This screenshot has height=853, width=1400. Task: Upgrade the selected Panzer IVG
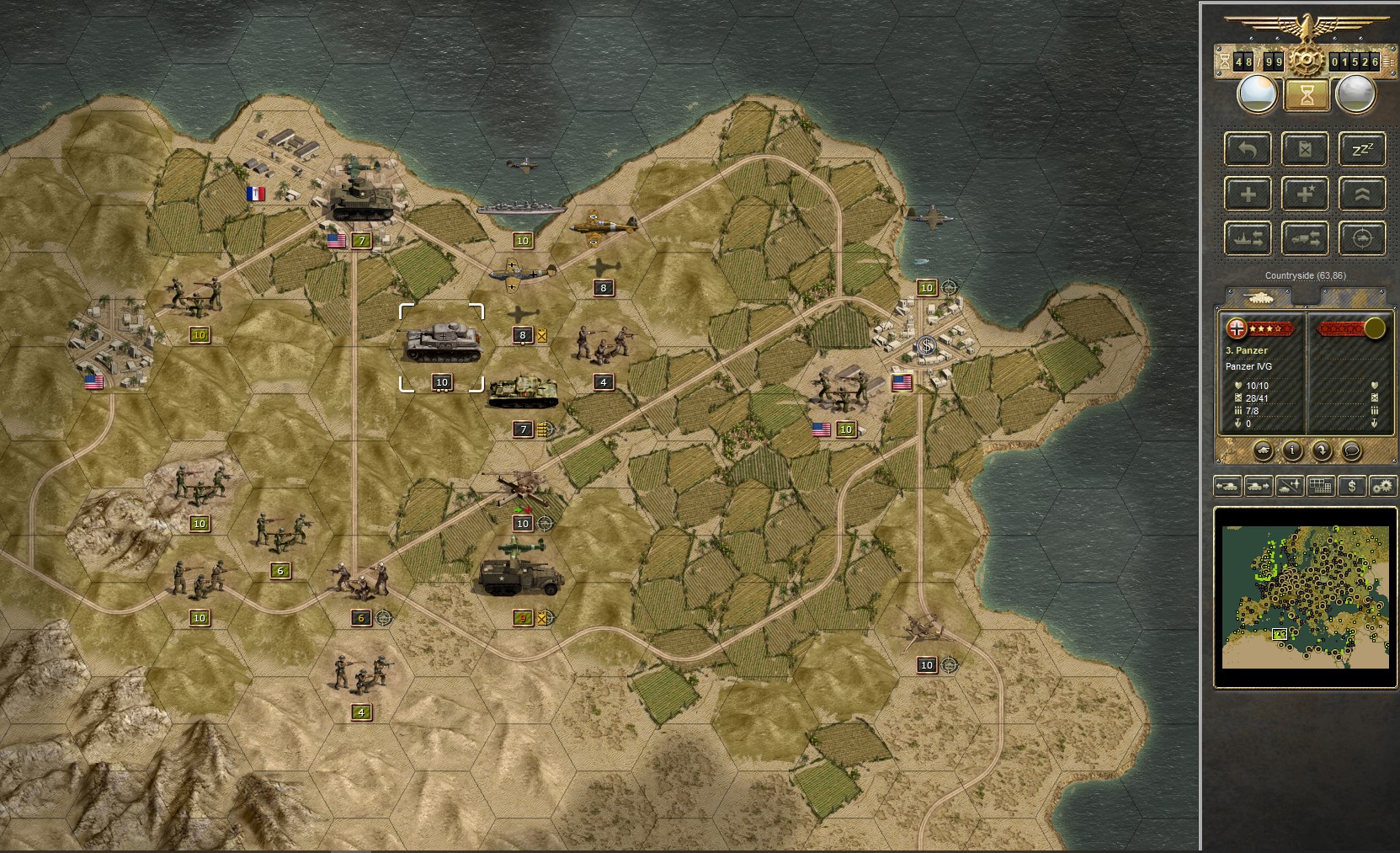[1364, 194]
